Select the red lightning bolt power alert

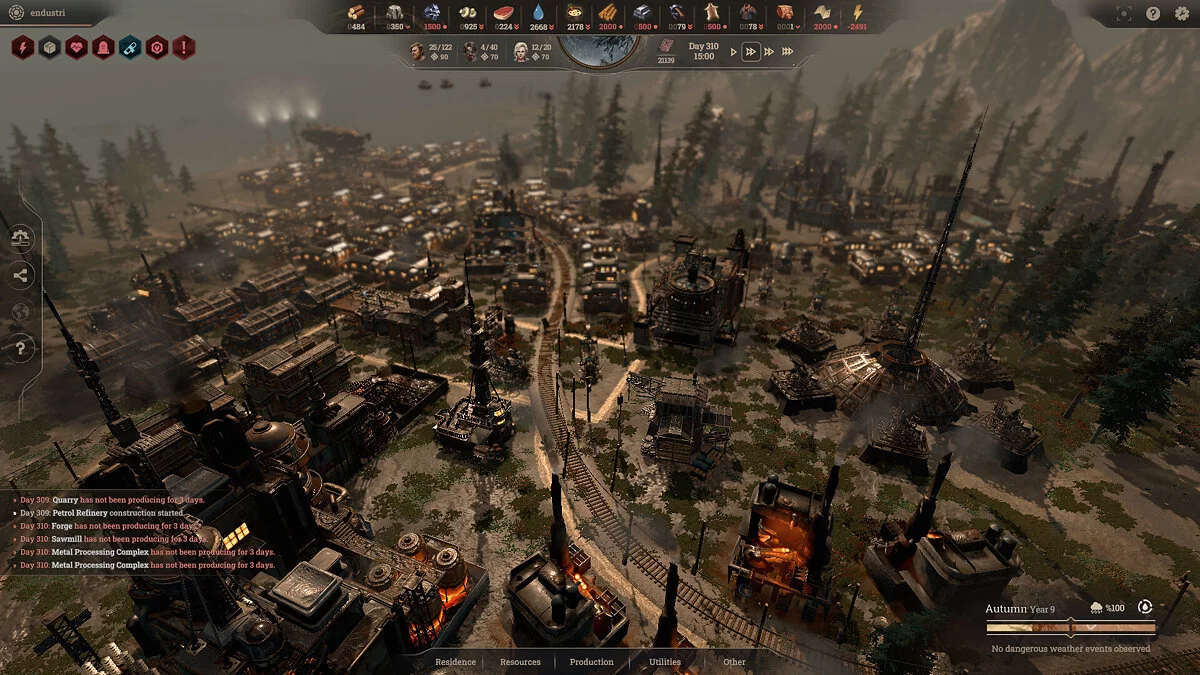[23, 47]
